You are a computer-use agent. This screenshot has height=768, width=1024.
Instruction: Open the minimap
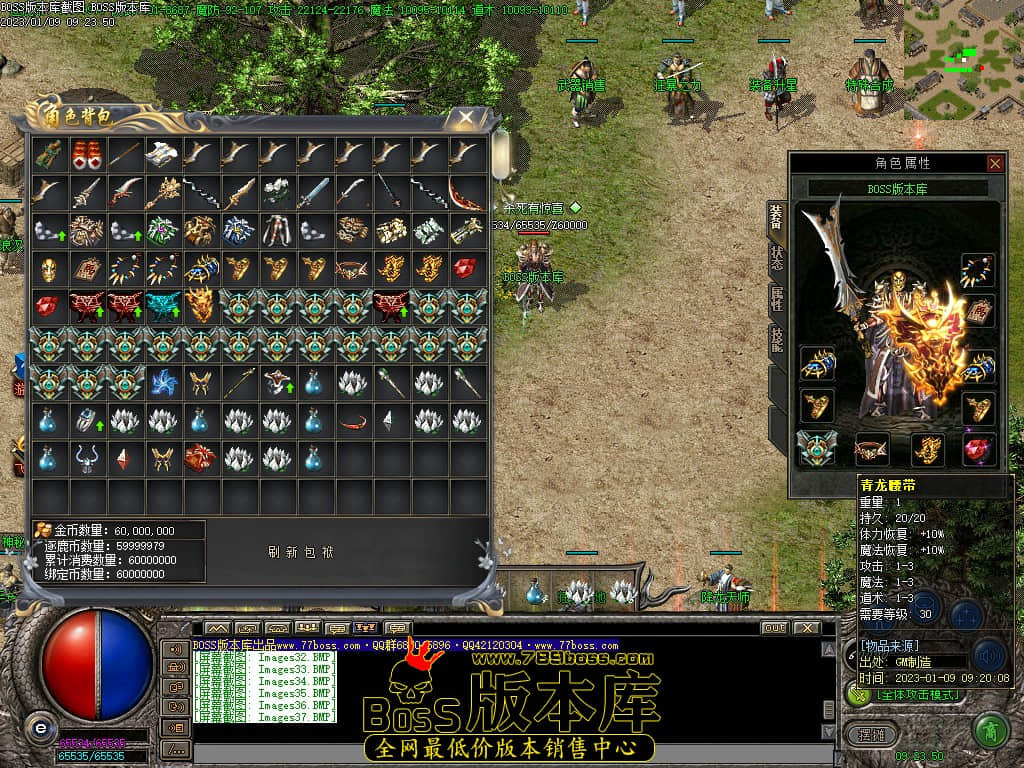[963, 58]
